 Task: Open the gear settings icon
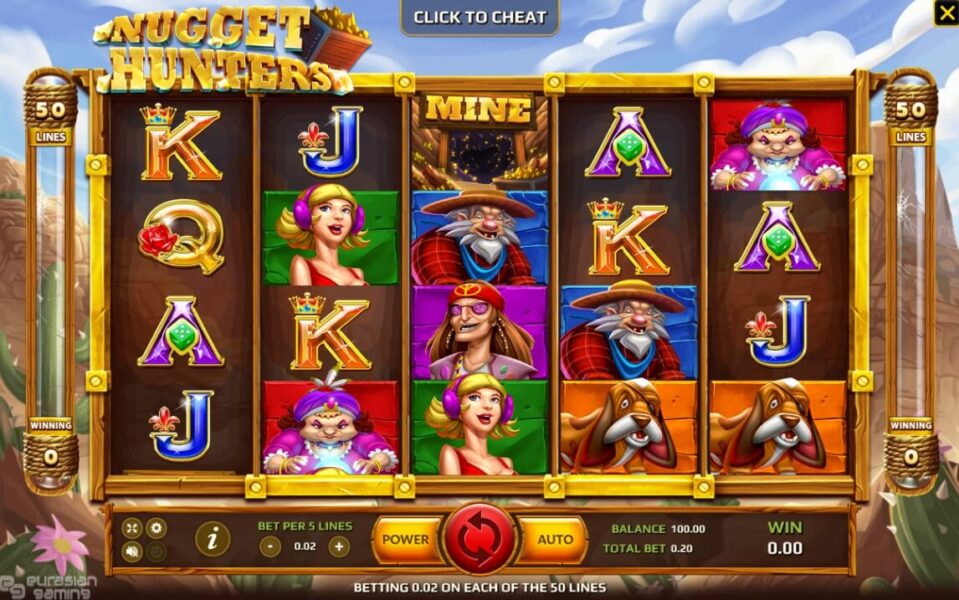[156, 527]
